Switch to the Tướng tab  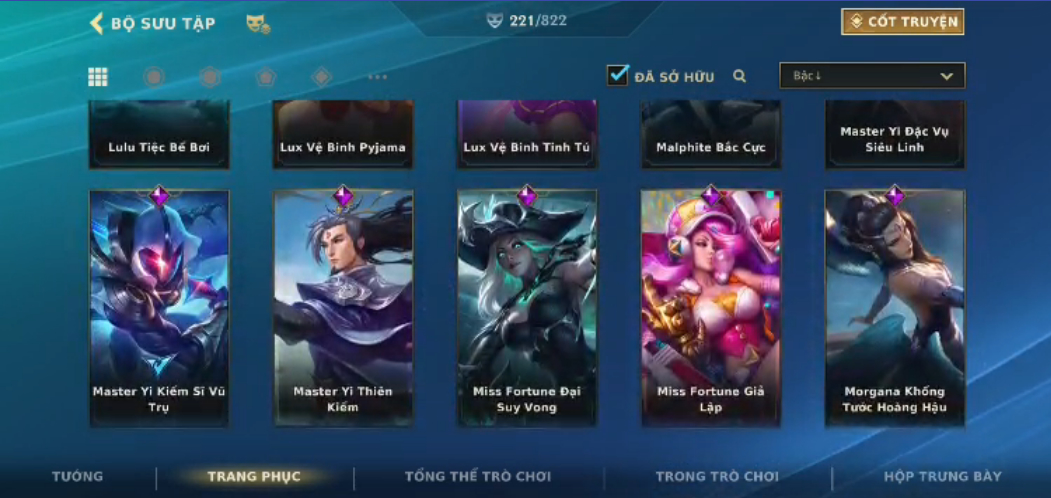point(77,477)
